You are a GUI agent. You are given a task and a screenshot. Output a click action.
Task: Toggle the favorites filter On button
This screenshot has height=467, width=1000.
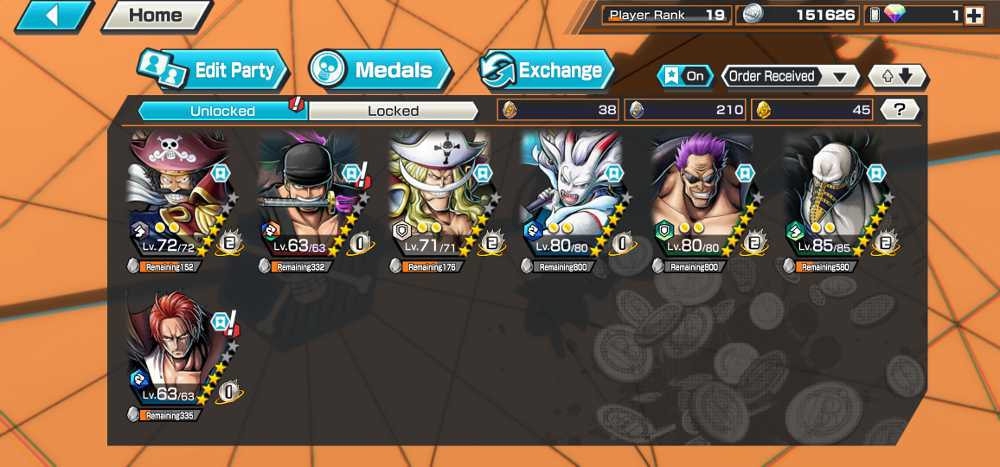point(685,76)
